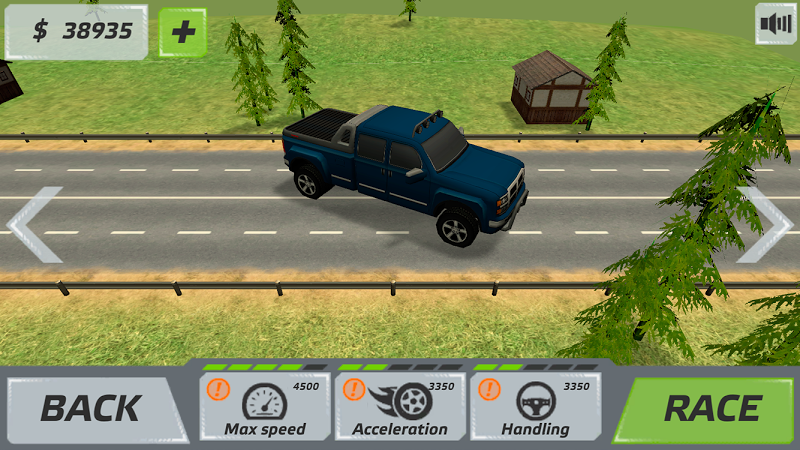Start the race with the RACE button
Viewport: 800px width, 450px height.
click(712, 408)
